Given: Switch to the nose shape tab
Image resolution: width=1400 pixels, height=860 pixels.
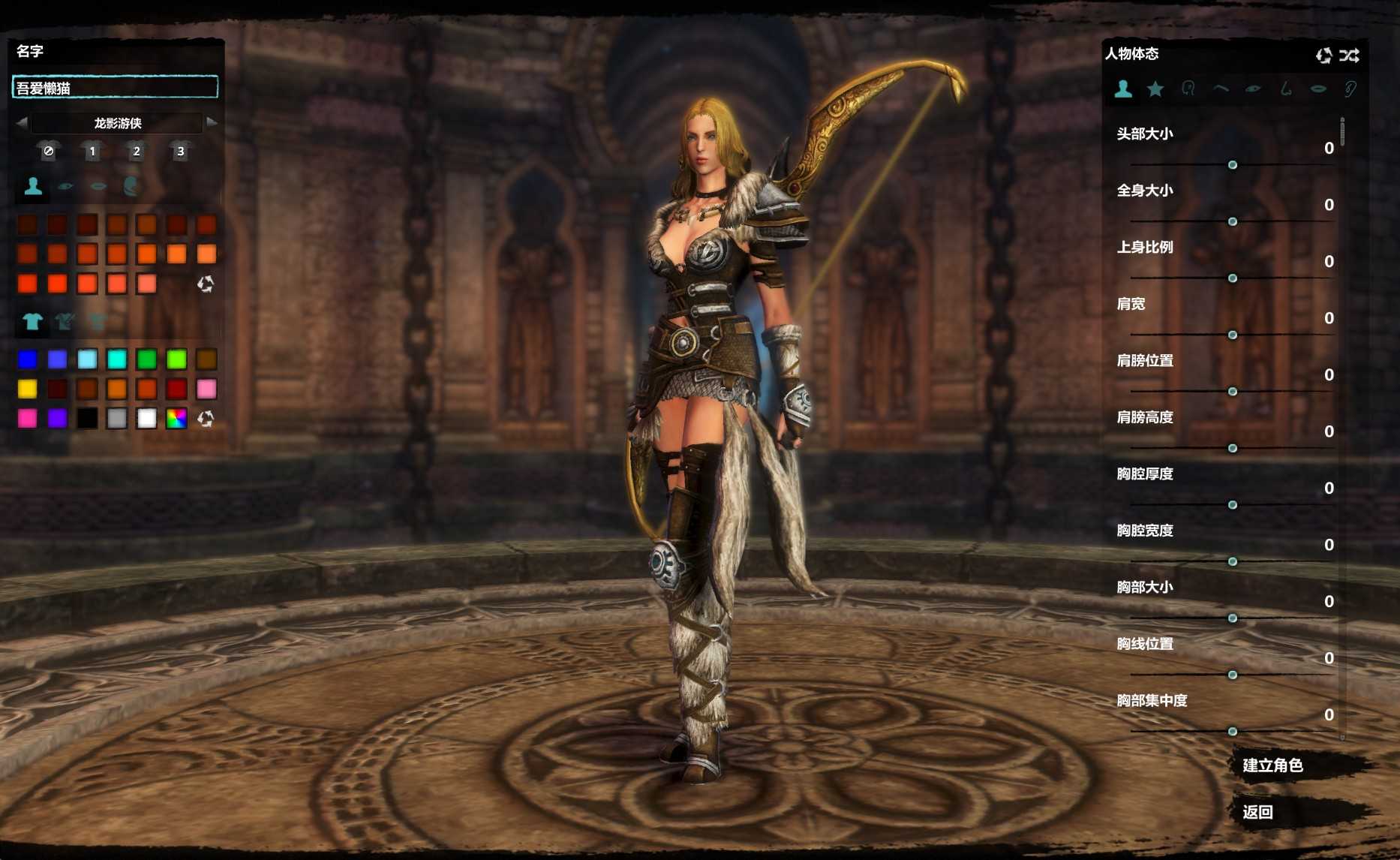Looking at the screenshot, I should tap(1286, 89).
